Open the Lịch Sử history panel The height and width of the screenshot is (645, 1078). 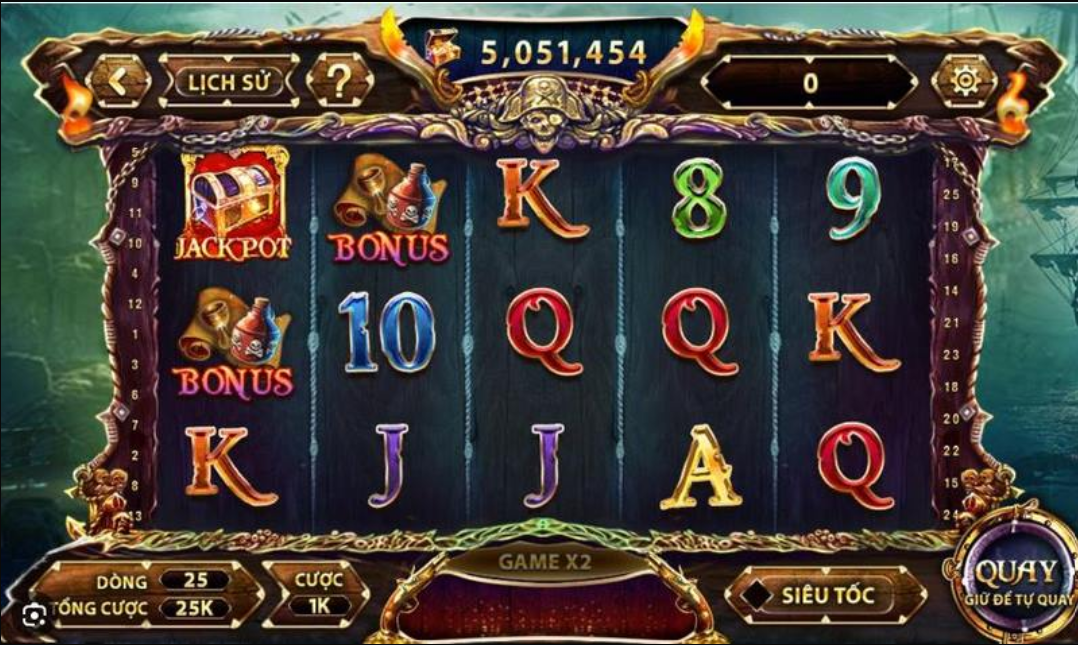(x=229, y=82)
